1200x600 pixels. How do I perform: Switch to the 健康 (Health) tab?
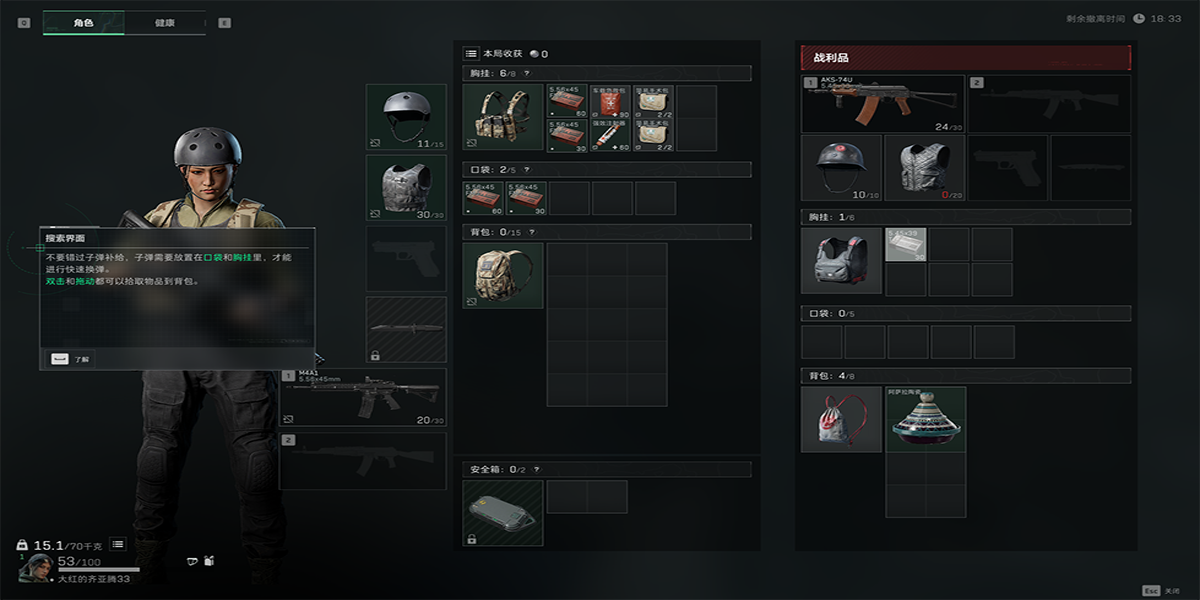pyautogui.click(x=164, y=22)
